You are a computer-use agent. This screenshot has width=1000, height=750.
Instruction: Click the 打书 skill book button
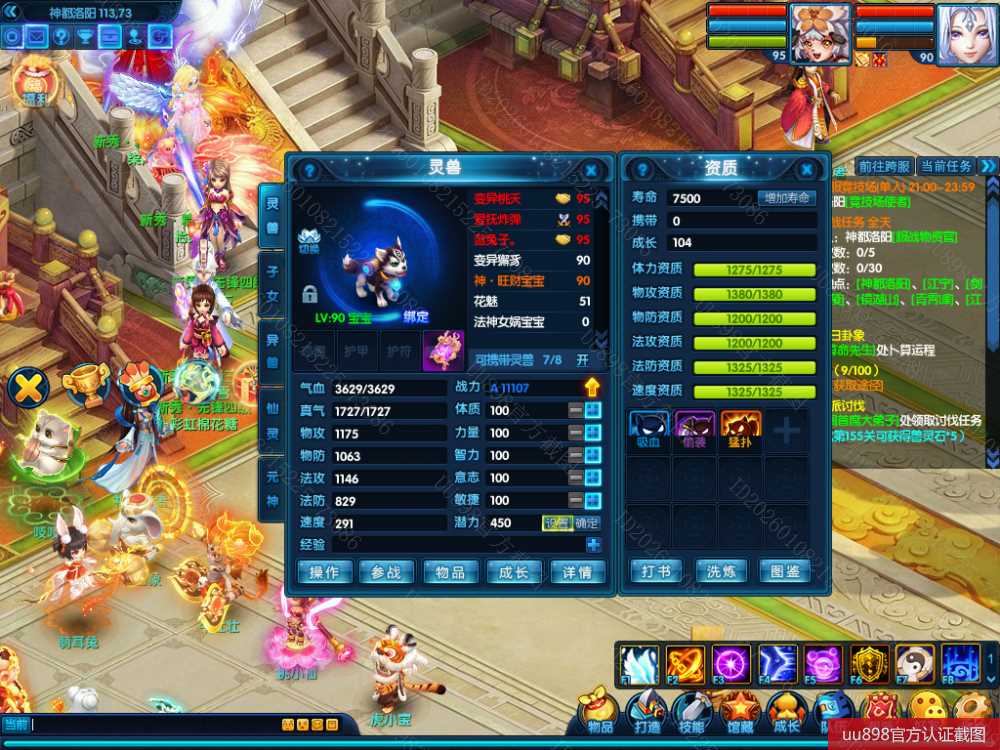click(x=657, y=571)
